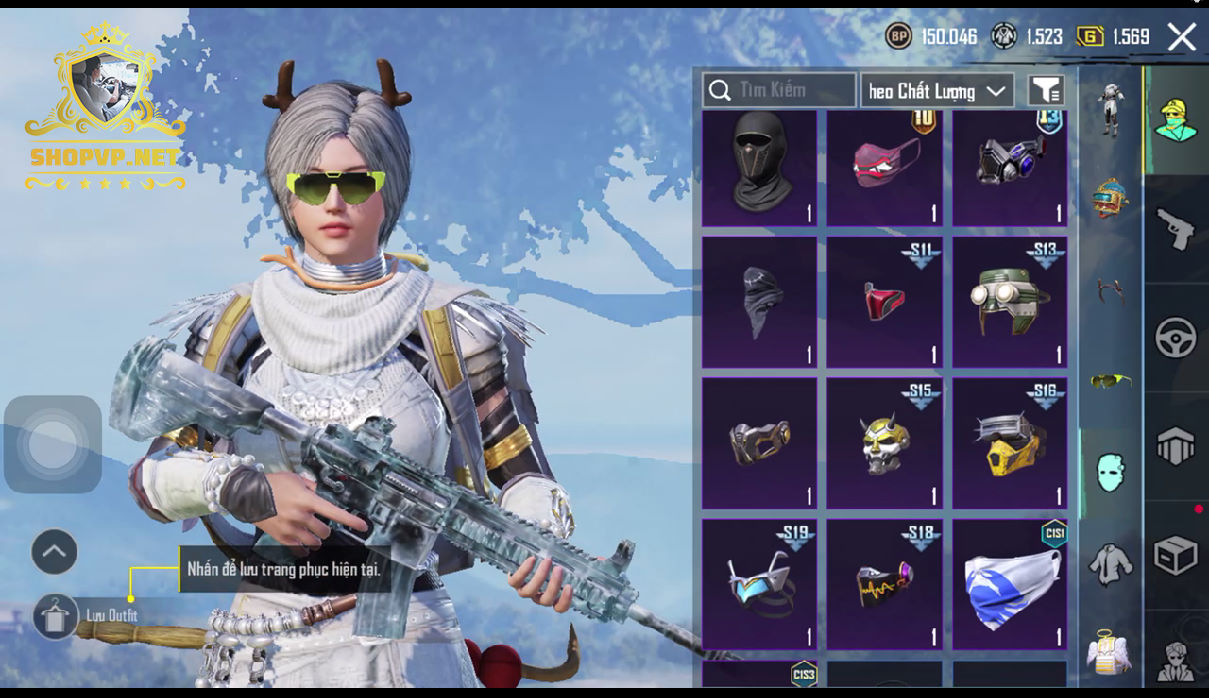1209x698 pixels.
Task: Select the S15 golden skull mask
Action: (x=884, y=442)
